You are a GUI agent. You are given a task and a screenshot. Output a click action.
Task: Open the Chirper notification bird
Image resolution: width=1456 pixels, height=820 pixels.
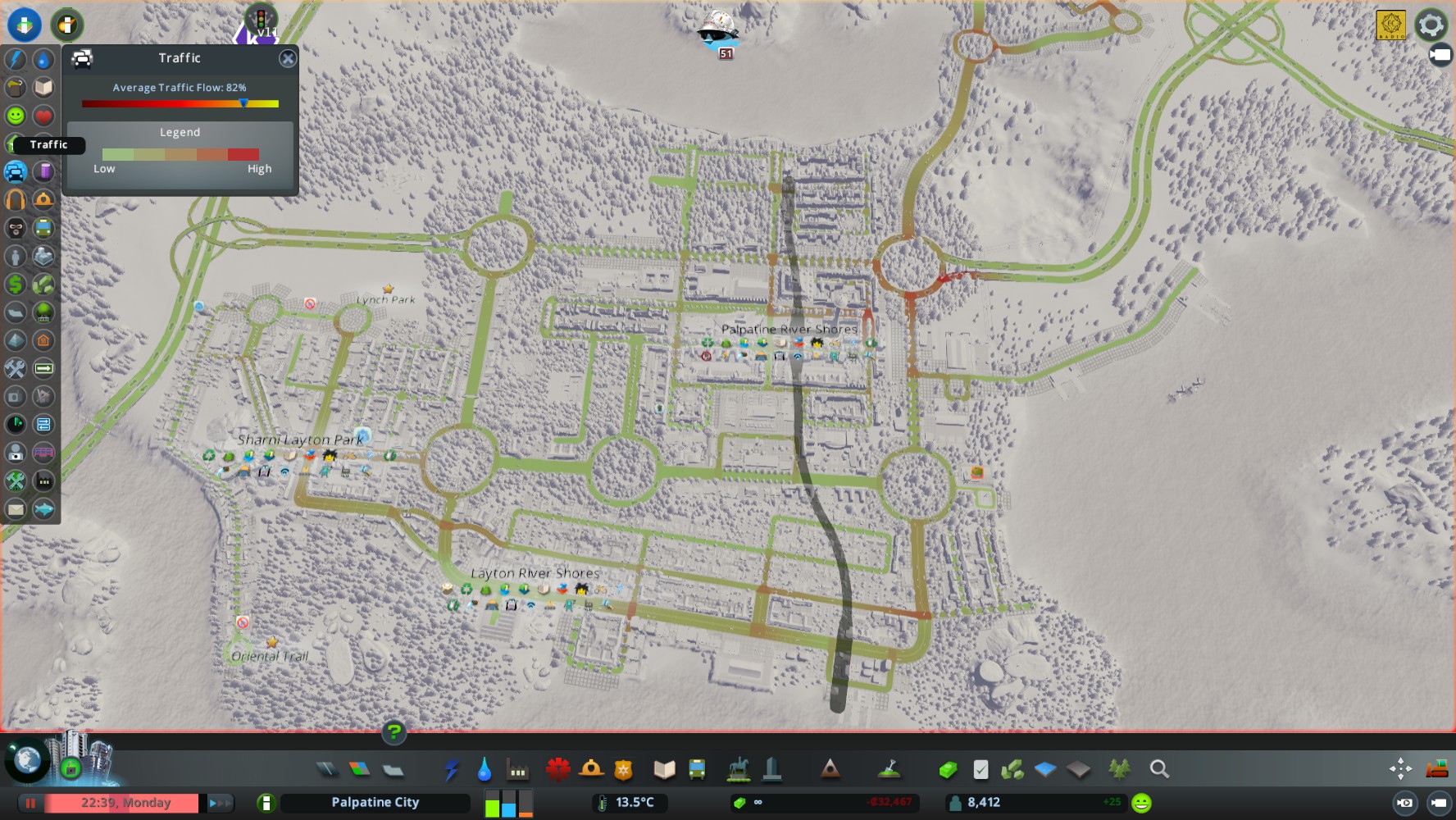click(718, 30)
